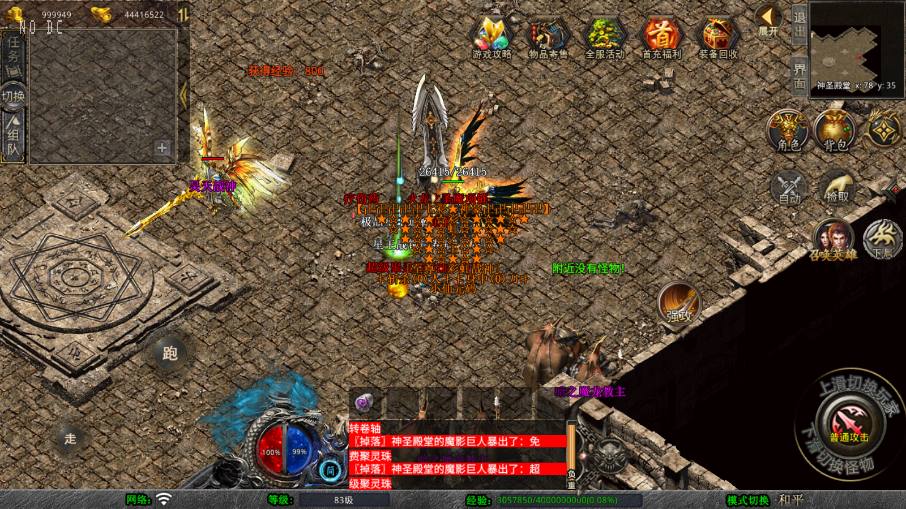Open the 装备回收 equipment recycling chest

tap(718, 37)
